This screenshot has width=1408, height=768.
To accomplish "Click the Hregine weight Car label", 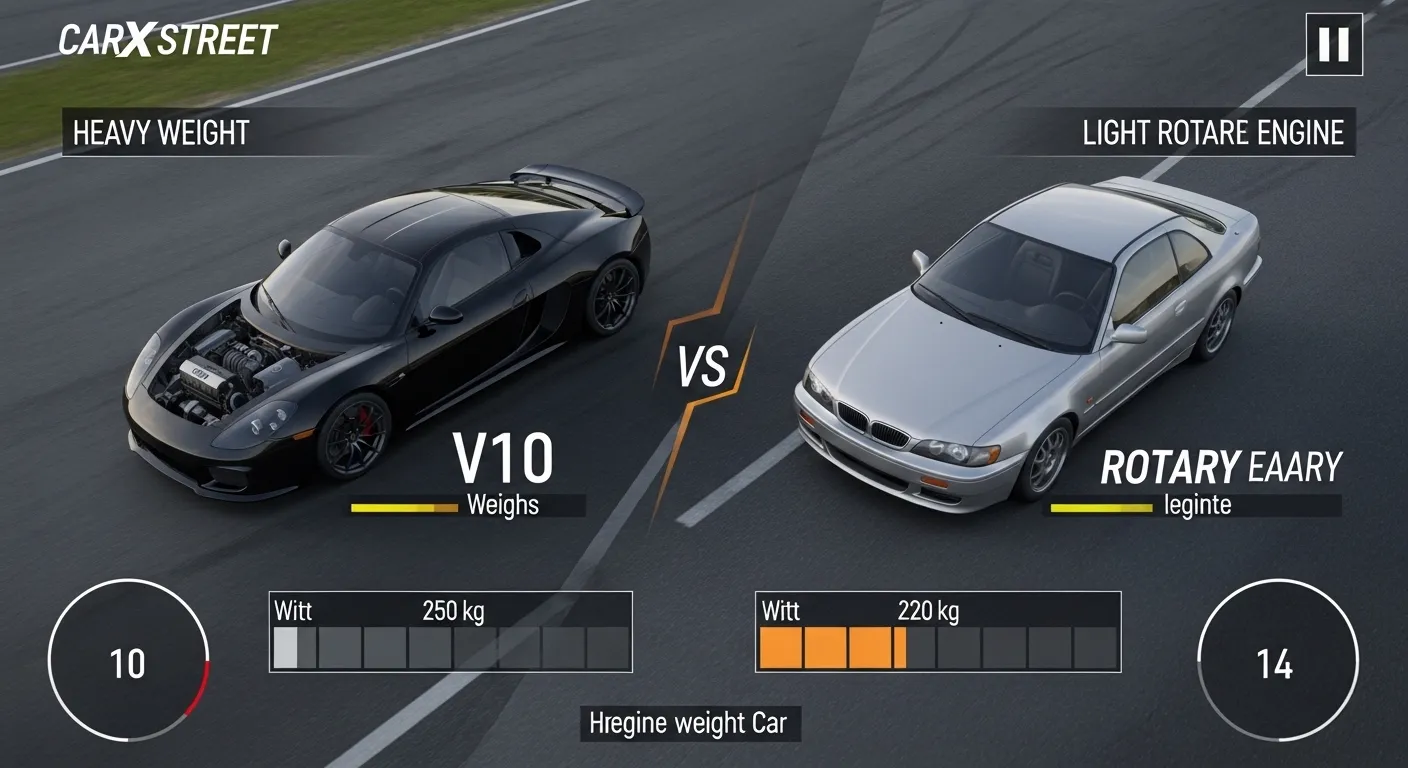I will pyautogui.click(x=691, y=721).
